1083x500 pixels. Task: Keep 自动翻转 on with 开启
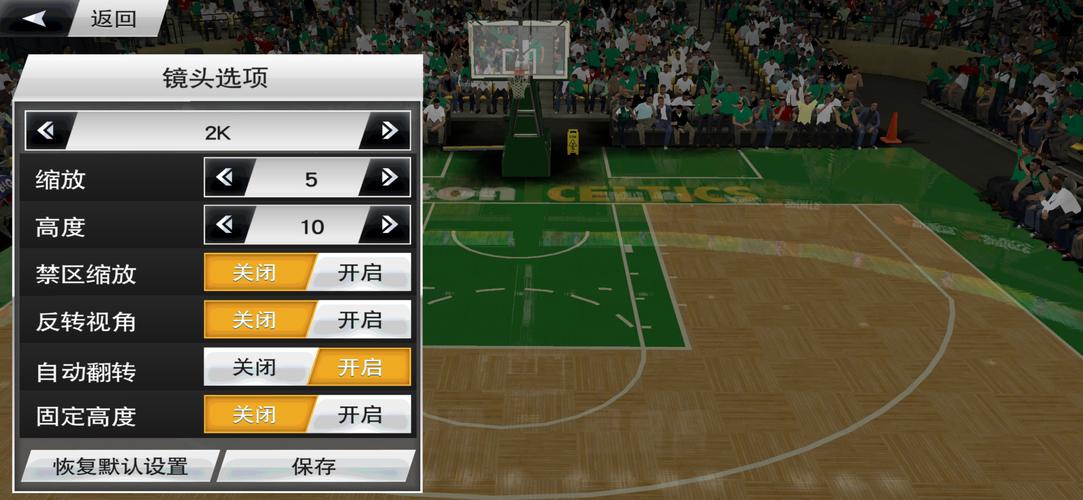click(359, 367)
